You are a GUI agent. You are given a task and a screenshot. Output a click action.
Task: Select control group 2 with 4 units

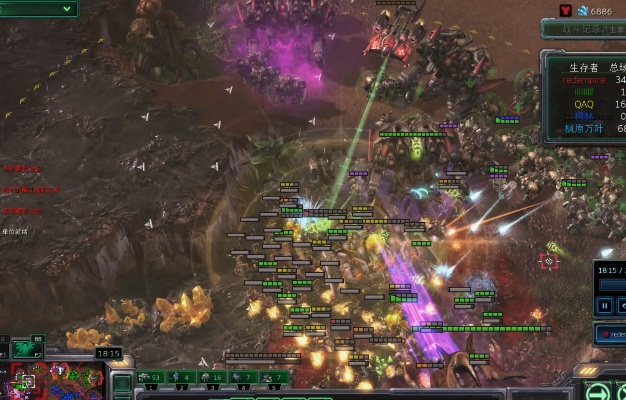183,378
